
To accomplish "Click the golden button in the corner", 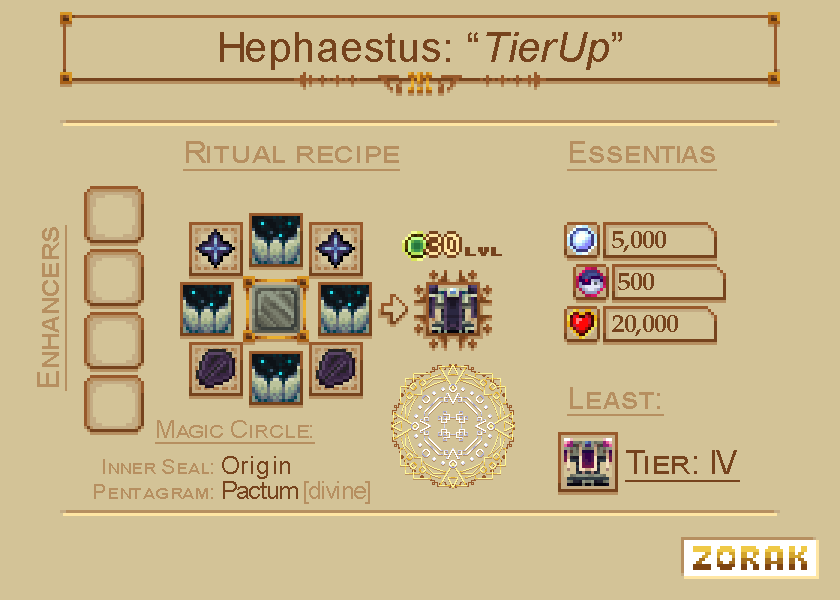I will [749, 557].
